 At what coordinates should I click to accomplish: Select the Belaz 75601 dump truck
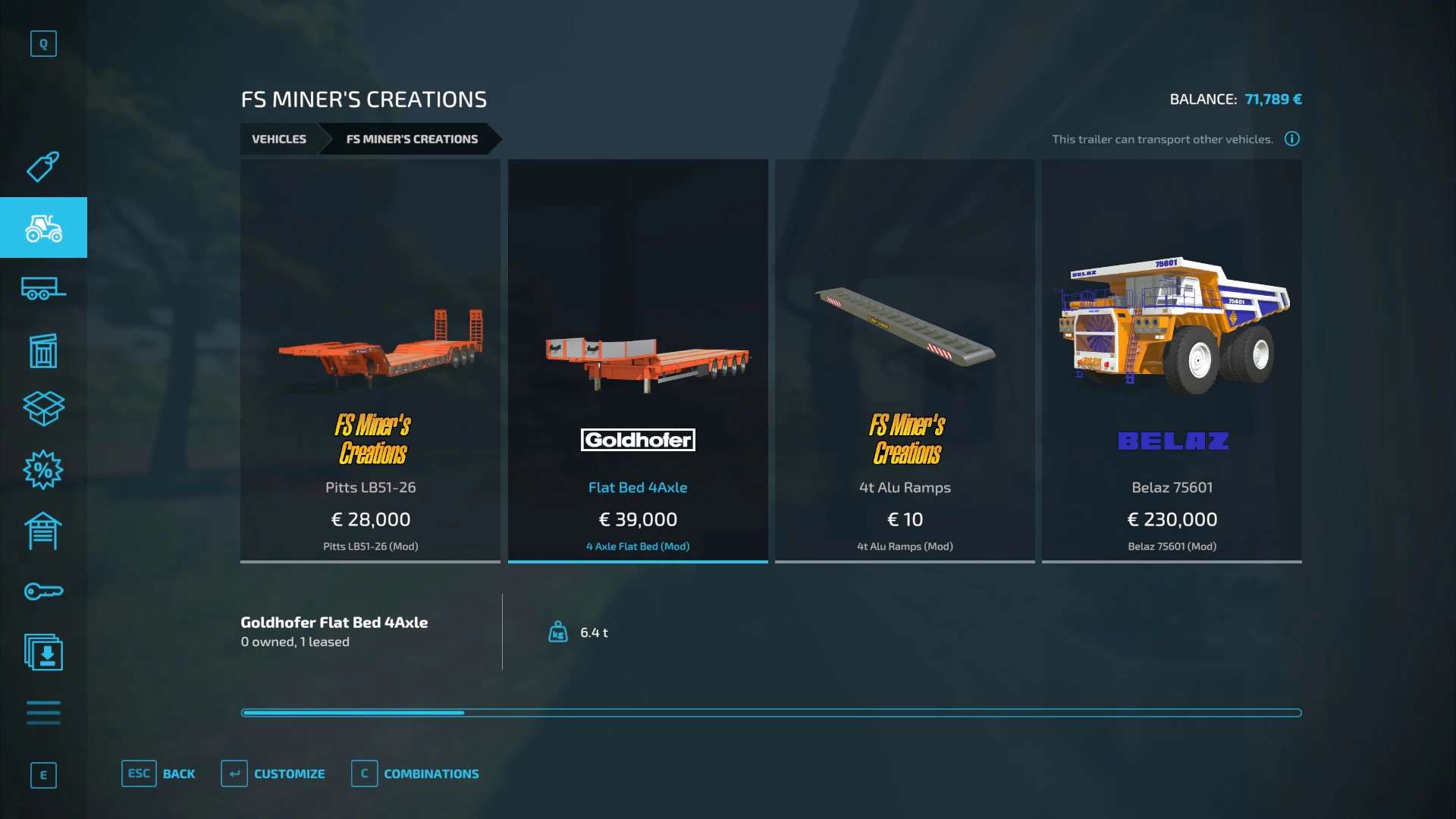point(1172,360)
